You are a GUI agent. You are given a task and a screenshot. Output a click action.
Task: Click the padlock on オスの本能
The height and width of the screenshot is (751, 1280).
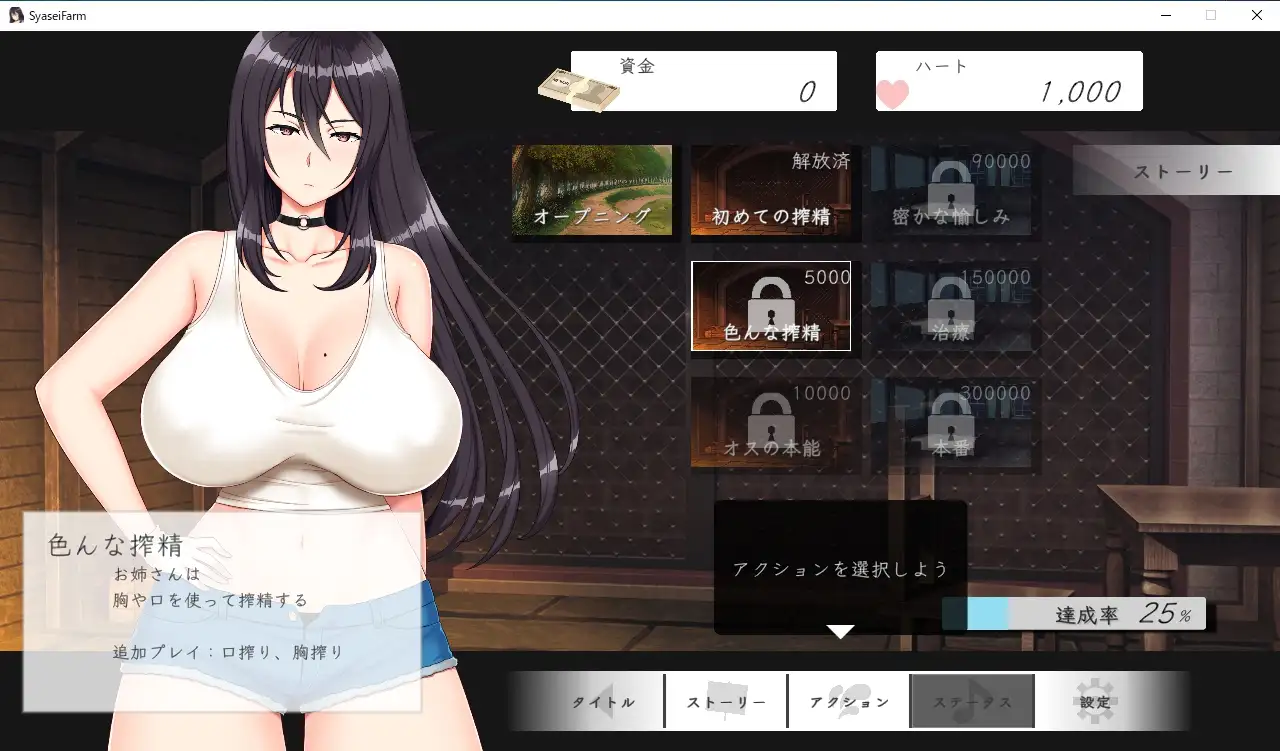click(772, 420)
